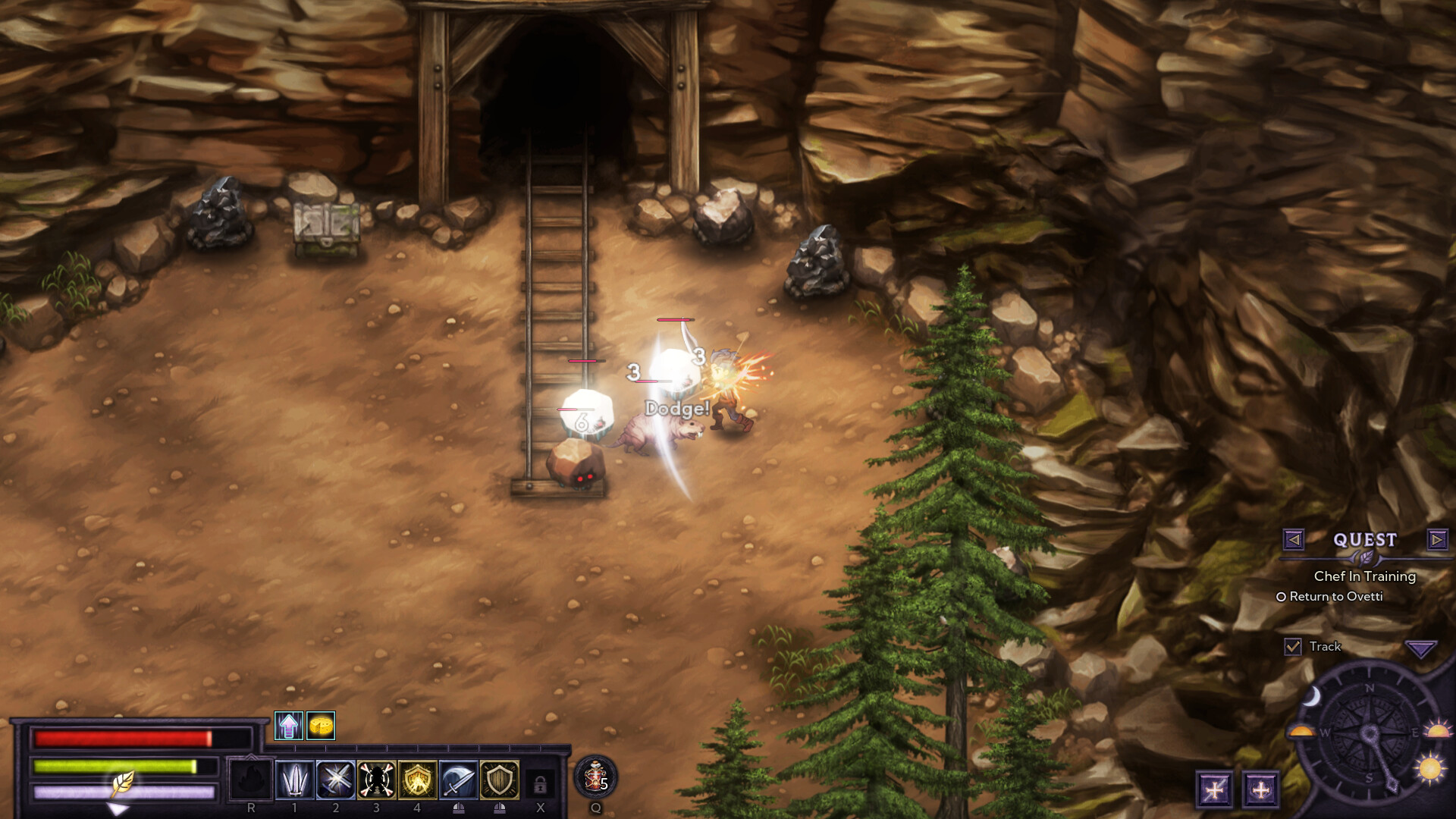
Task: Show the previous quest with left arrow
Action: click(x=1294, y=539)
